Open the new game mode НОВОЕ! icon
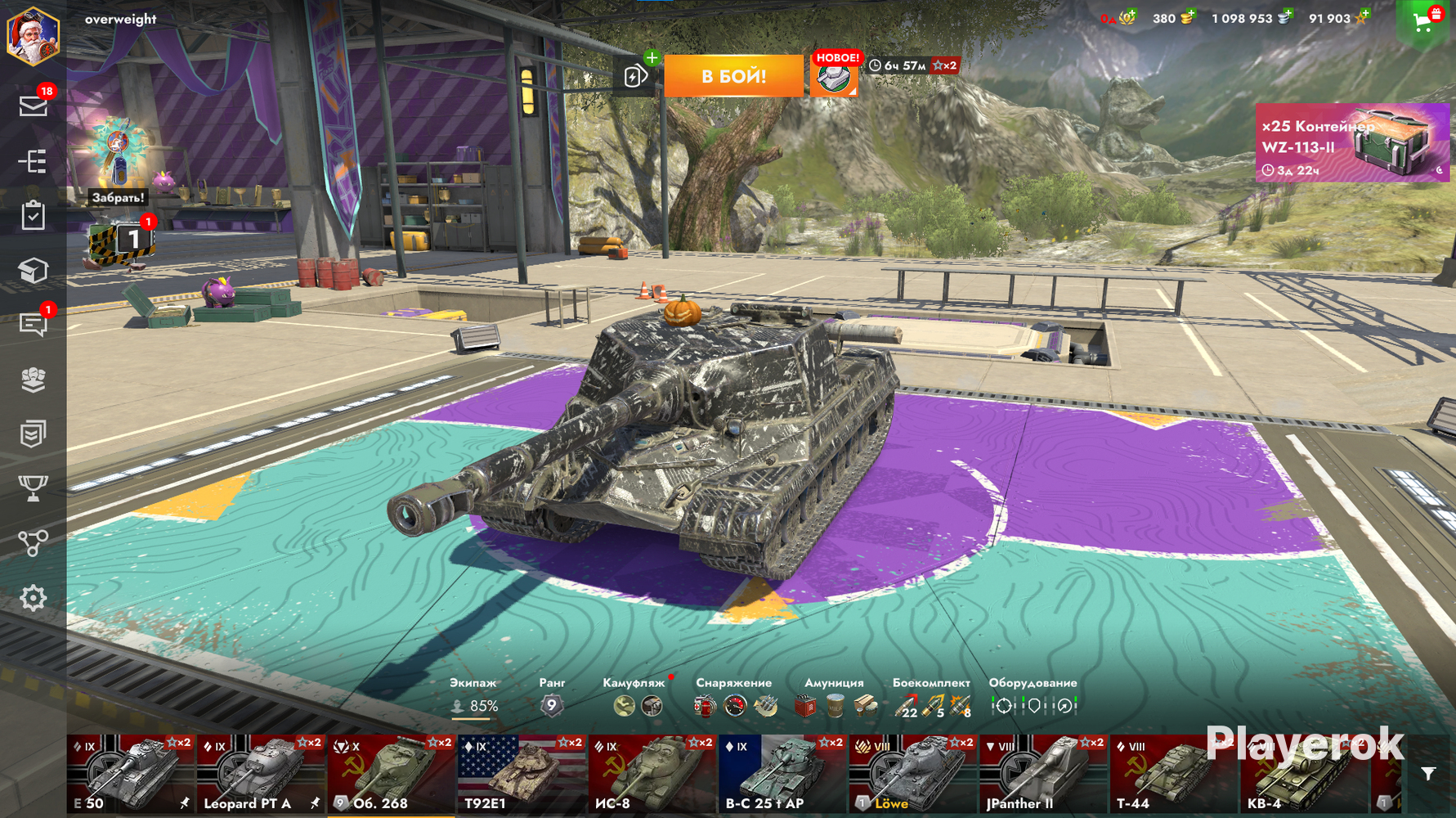This screenshot has height=818, width=1456. click(835, 76)
